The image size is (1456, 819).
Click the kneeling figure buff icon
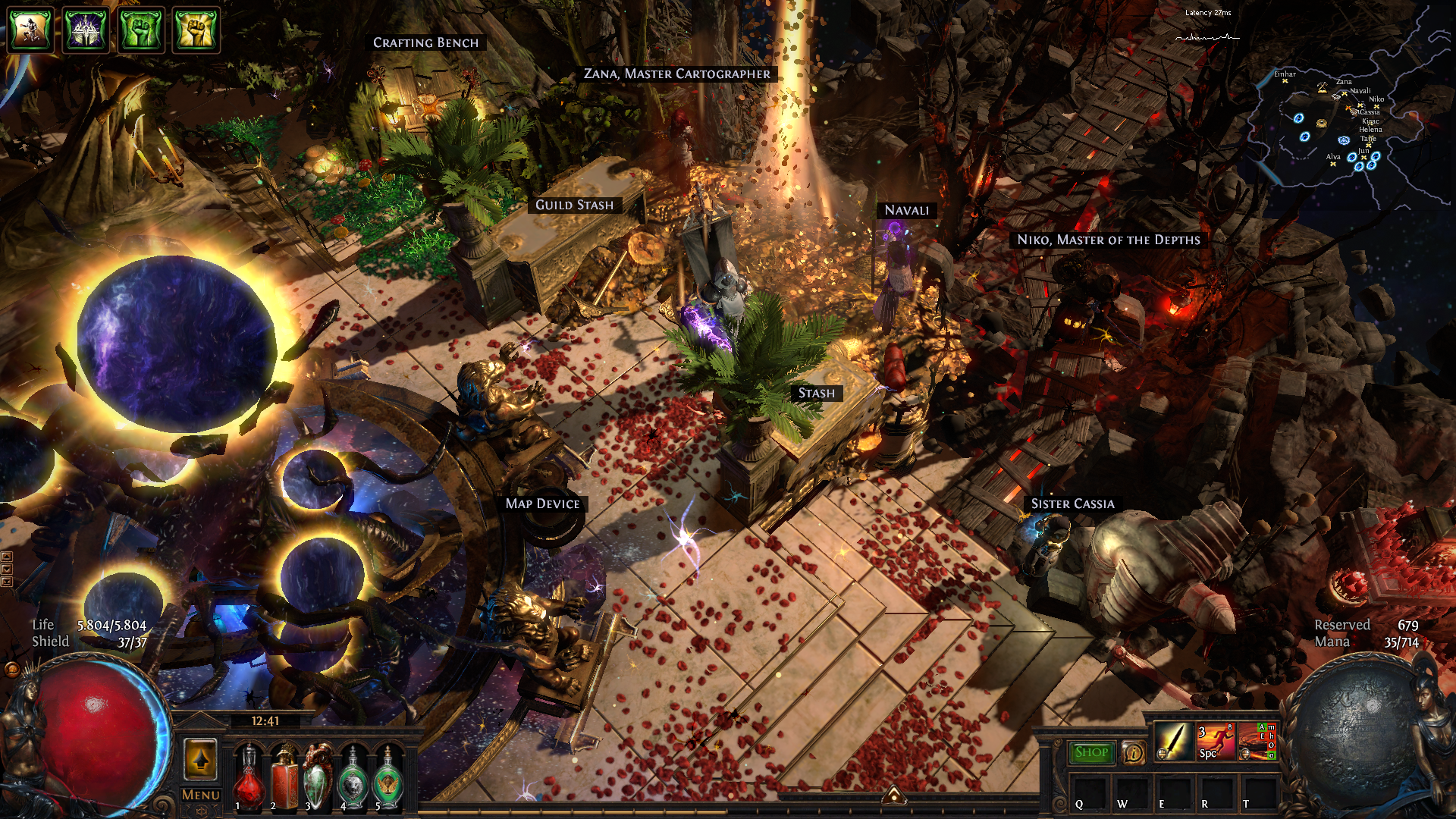30,30
